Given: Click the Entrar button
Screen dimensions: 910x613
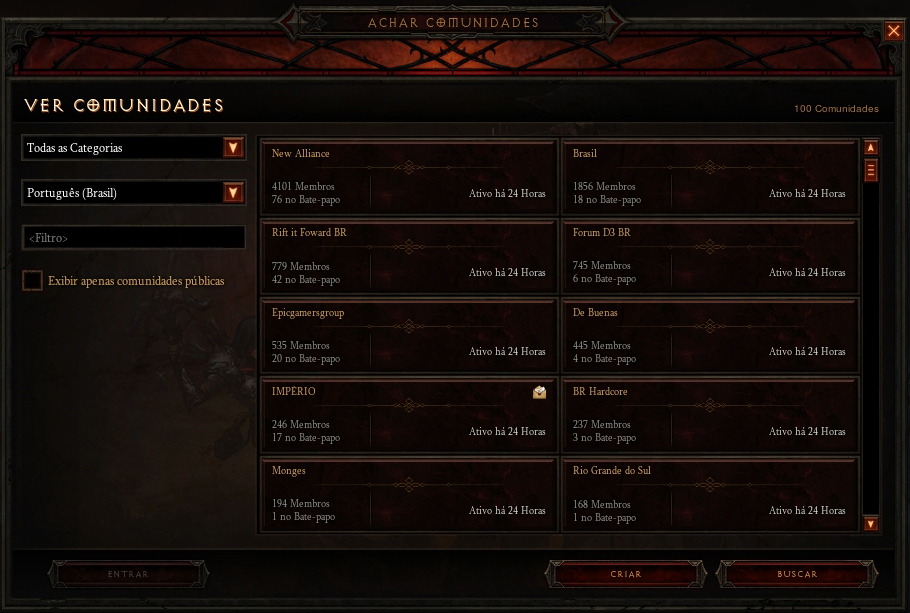Looking at the screenshot, I should 128,575.
